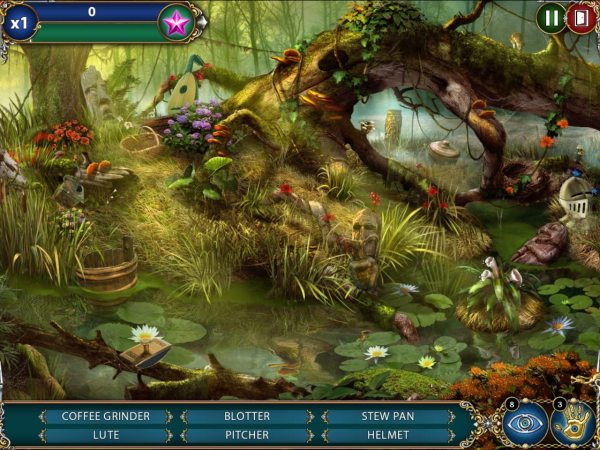This screenshot has width=600, height=450.
Task: Tap HELMET in the item list
Action: [387, 435]
